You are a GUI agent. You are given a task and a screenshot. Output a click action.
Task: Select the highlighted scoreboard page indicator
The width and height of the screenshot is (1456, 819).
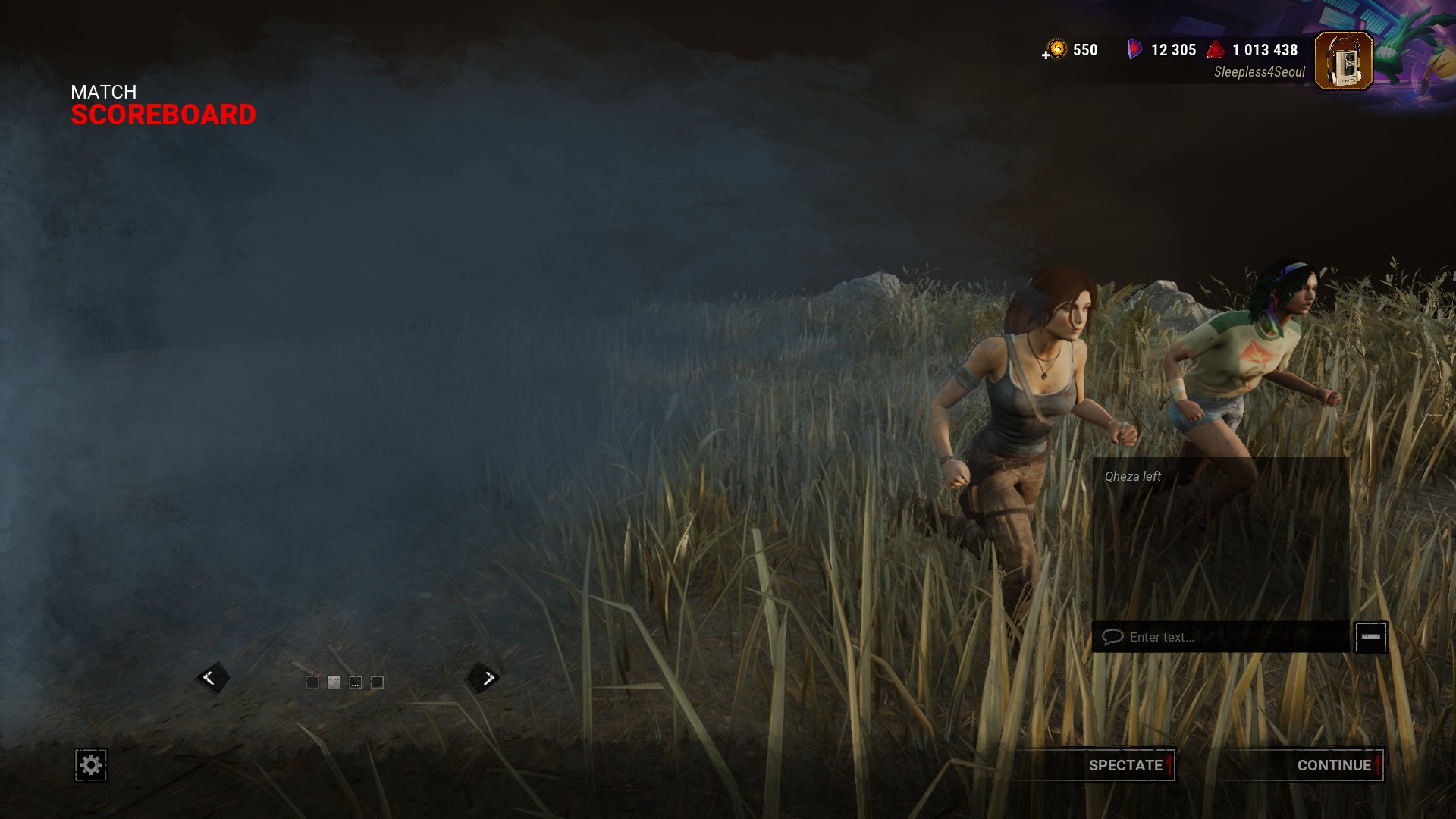(334, 682)
